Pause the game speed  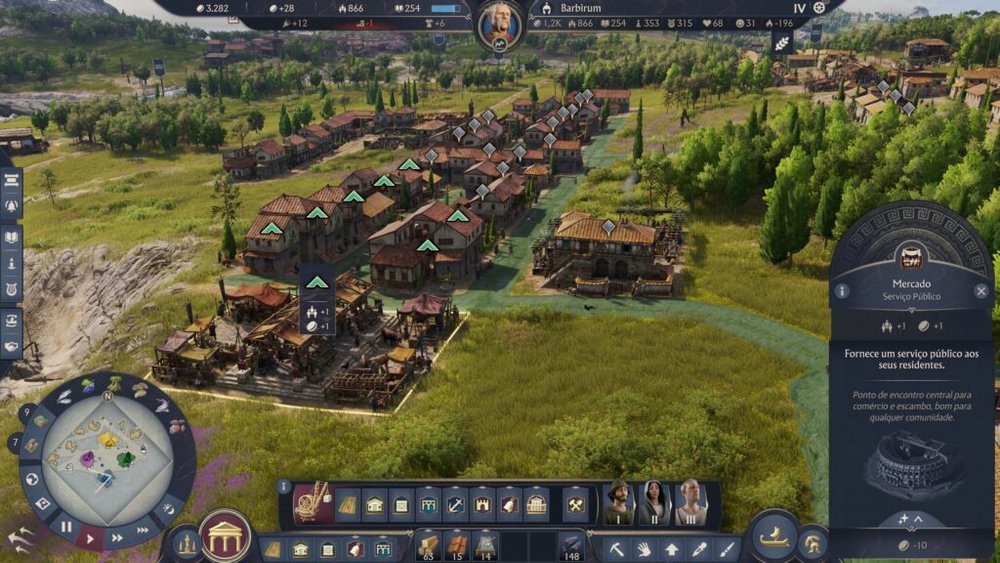tap(66, 526)
